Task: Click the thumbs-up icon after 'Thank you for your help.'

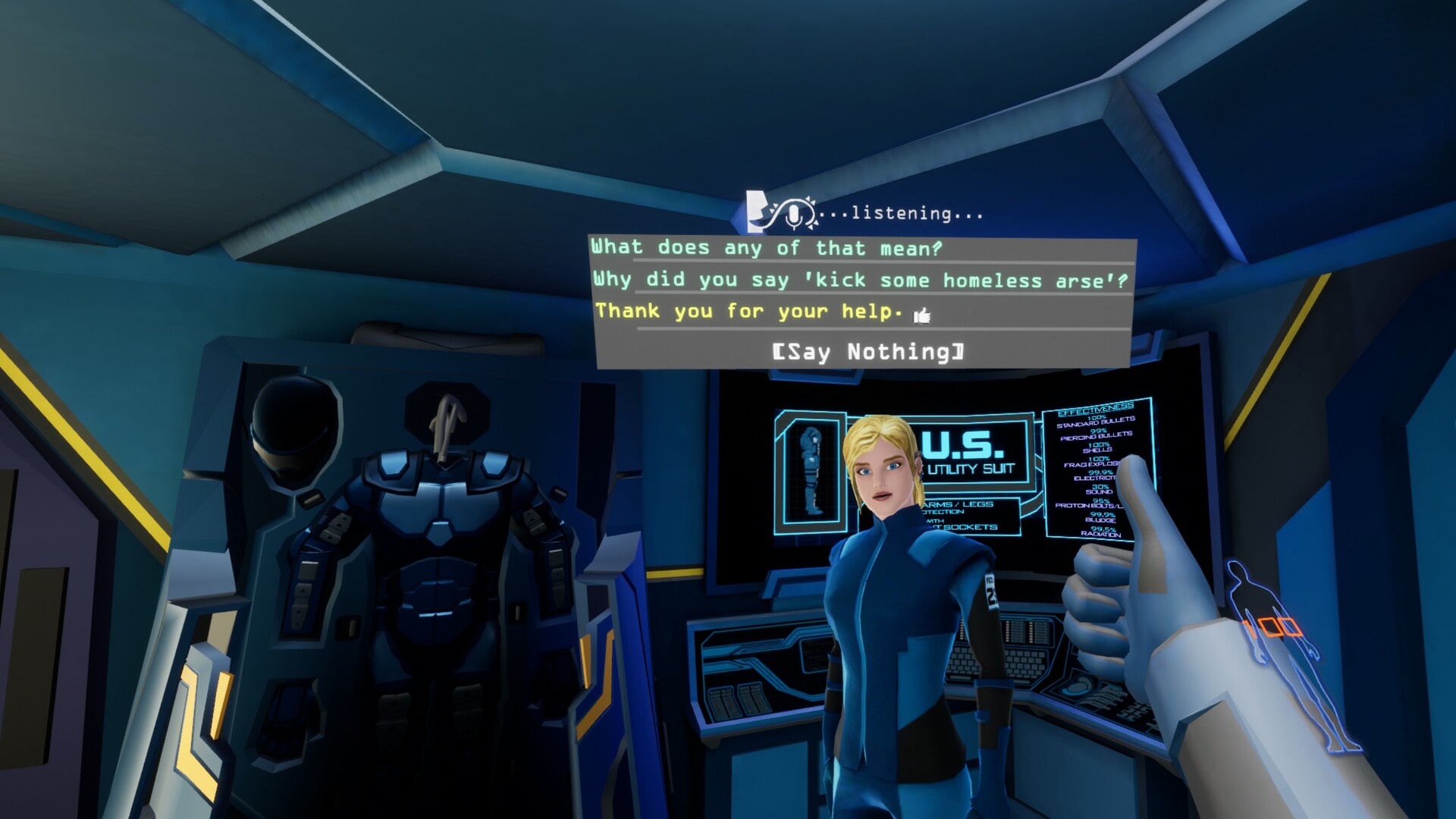Action: tap(921, 313)
